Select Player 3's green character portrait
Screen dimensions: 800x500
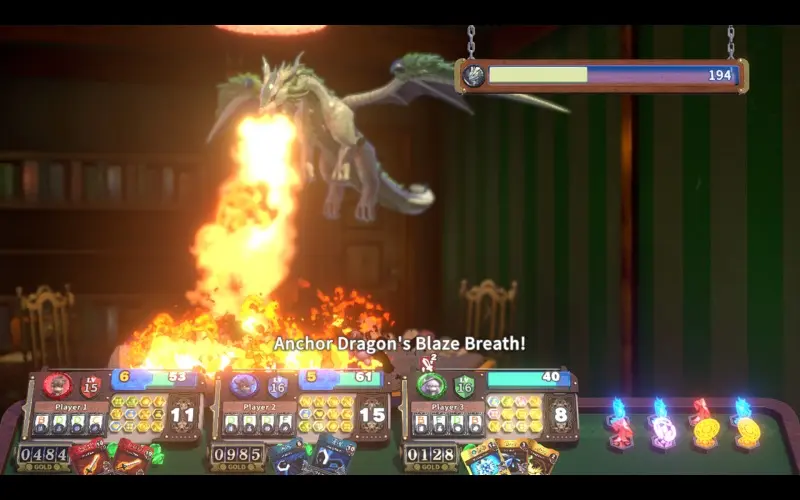[x=431, y=385]
